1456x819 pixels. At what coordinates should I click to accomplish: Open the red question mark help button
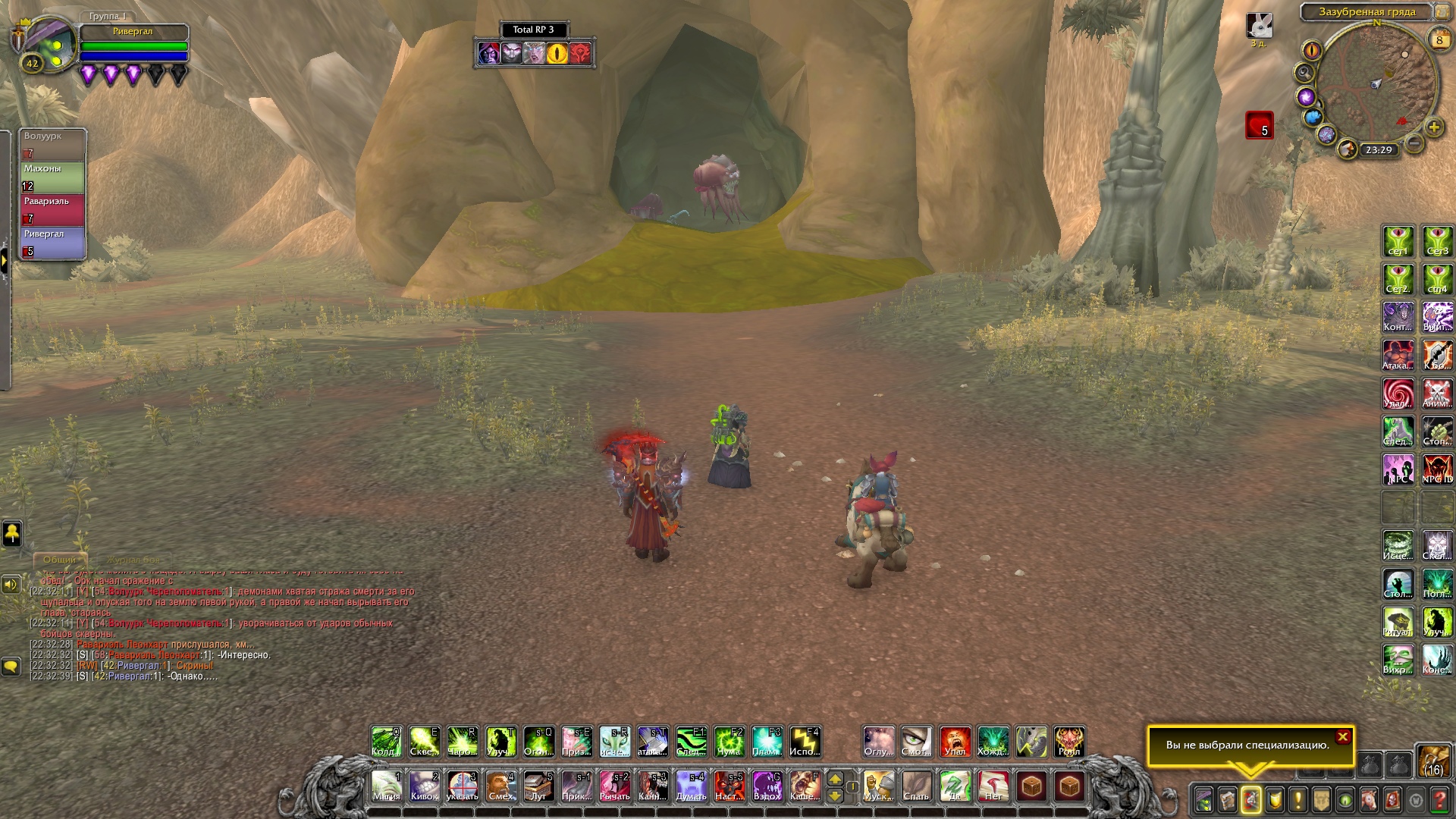(x=1439, y=799)
